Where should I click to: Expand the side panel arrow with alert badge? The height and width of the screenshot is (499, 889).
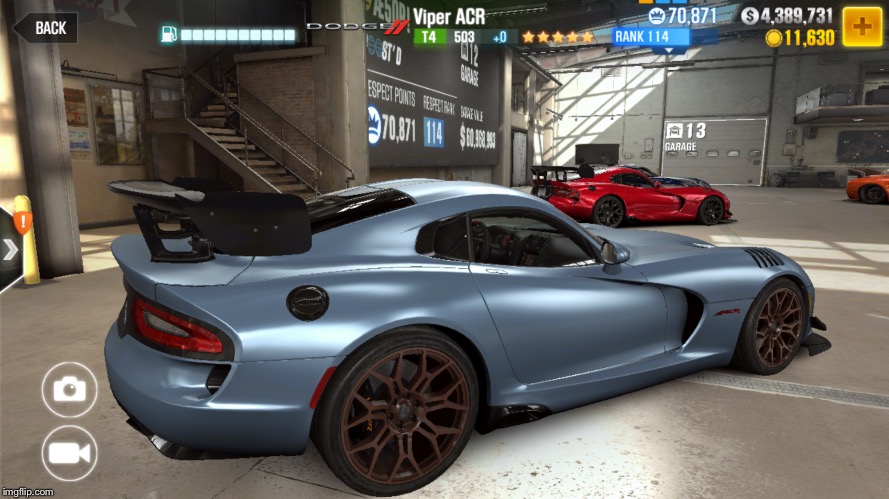pos(11,248)
